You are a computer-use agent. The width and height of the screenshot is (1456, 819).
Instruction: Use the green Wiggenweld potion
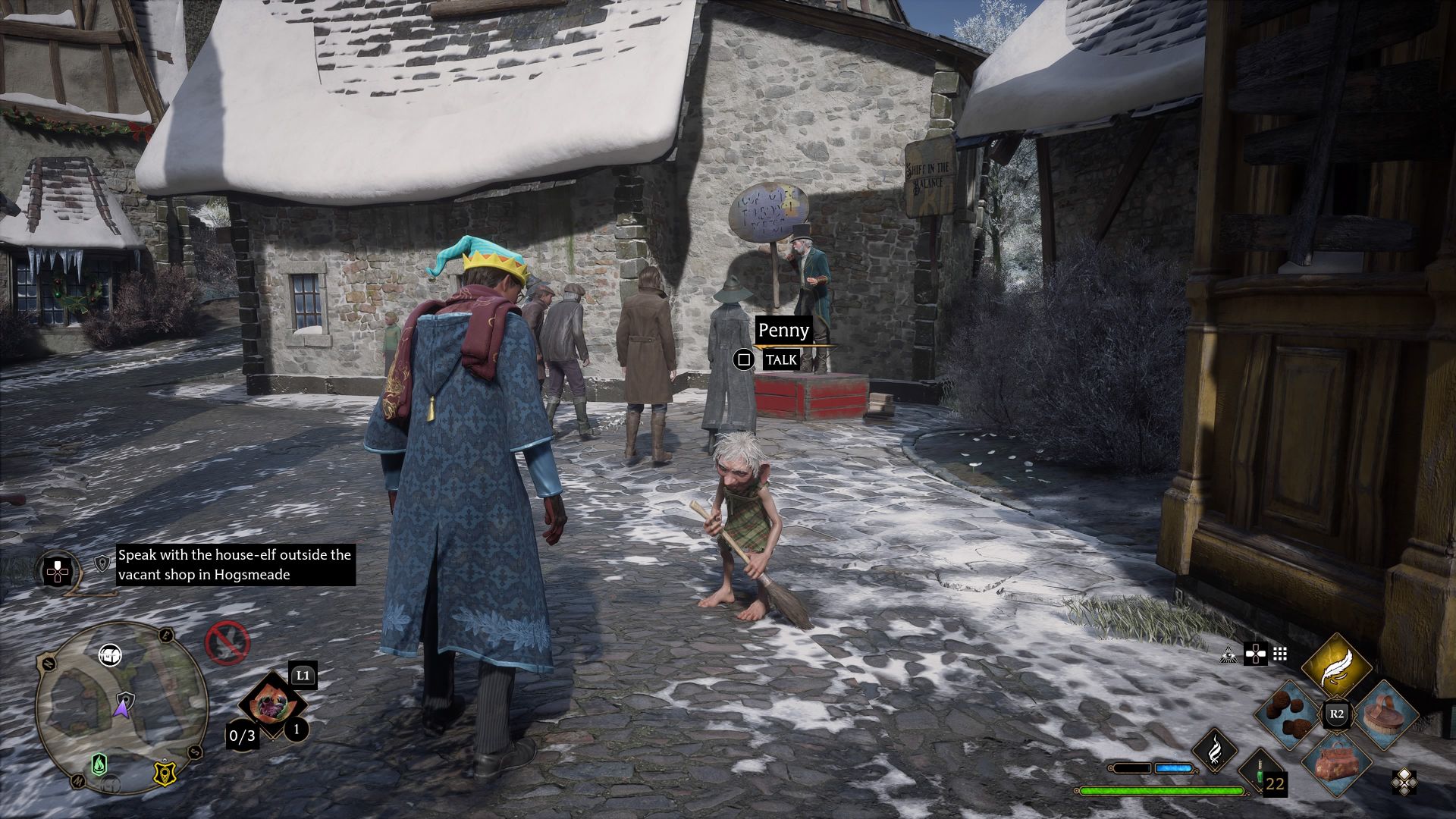click(1259, 772)
